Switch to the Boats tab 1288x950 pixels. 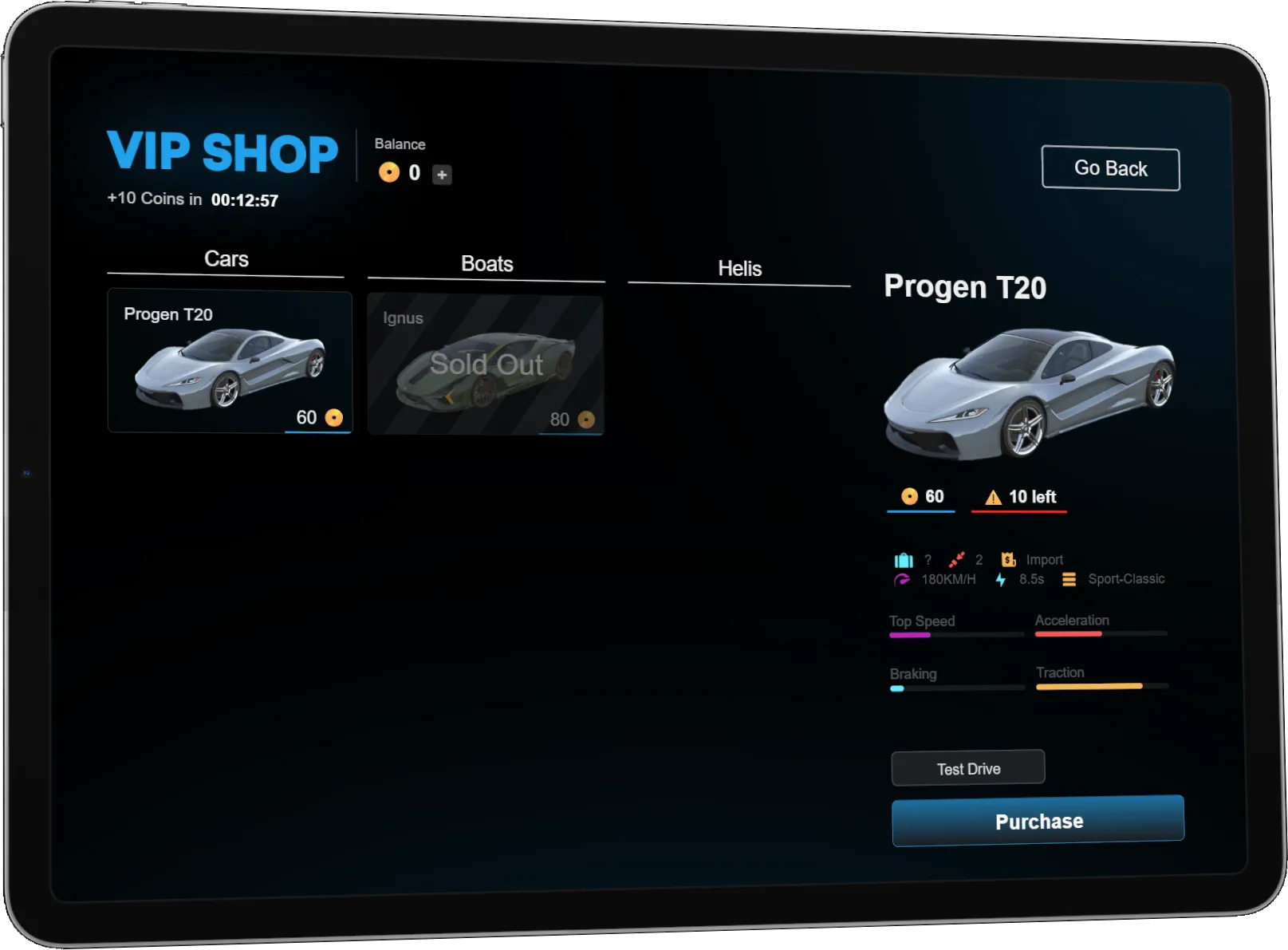(x=486, y=264)
